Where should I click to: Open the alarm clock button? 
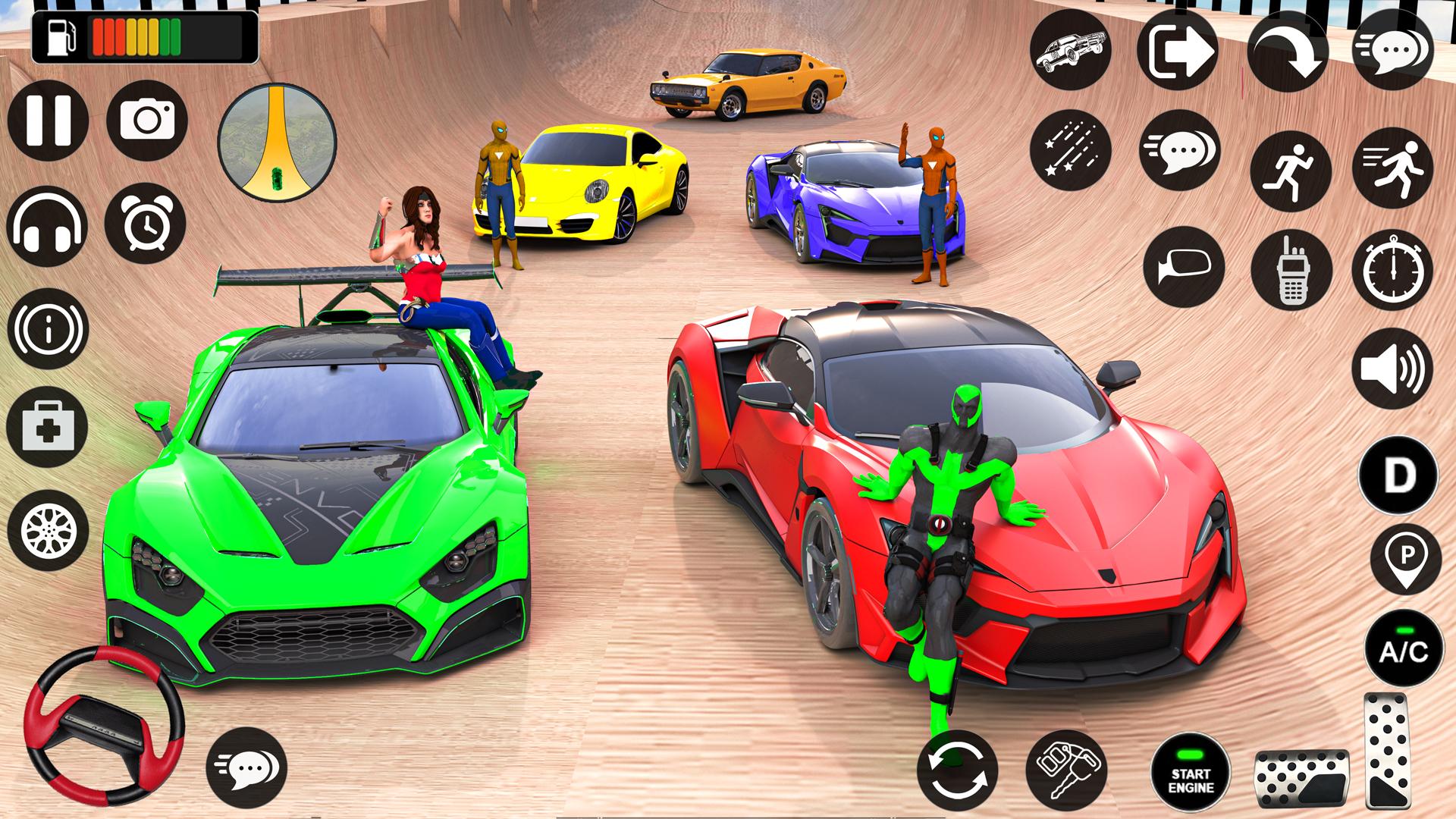pos(146,223)
